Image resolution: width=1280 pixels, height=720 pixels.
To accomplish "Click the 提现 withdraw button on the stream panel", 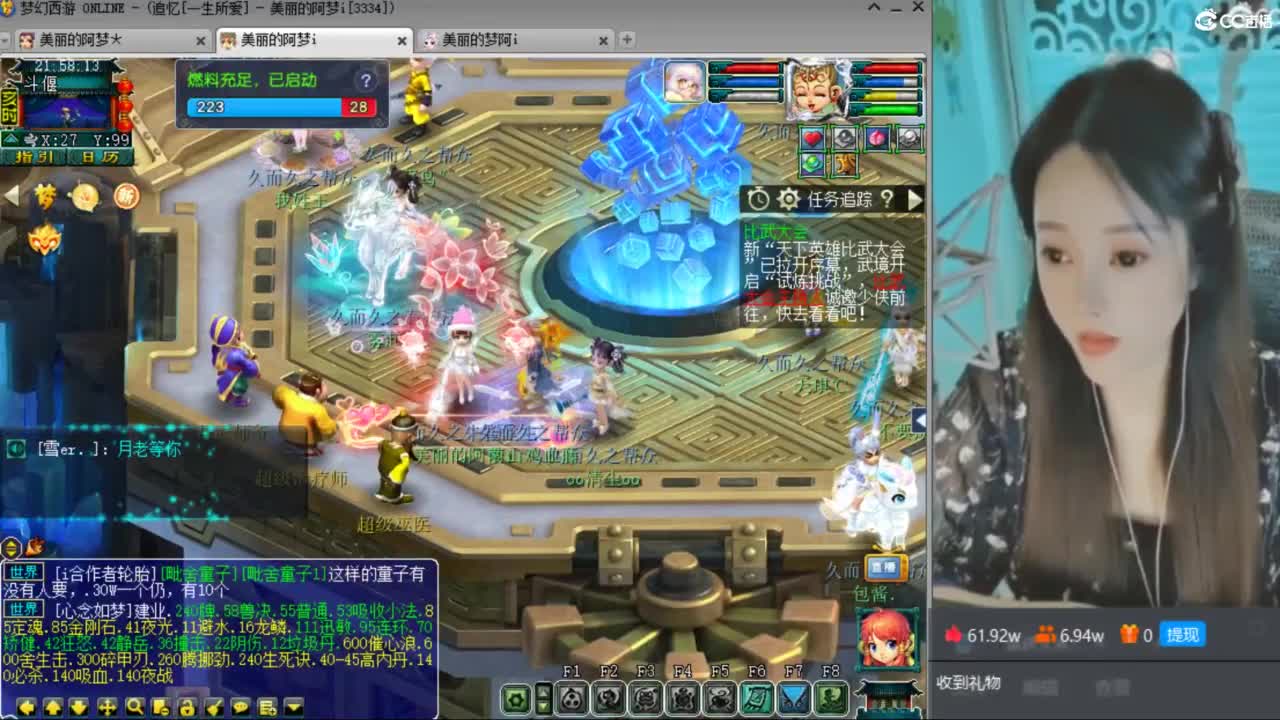I will 1183,635.
